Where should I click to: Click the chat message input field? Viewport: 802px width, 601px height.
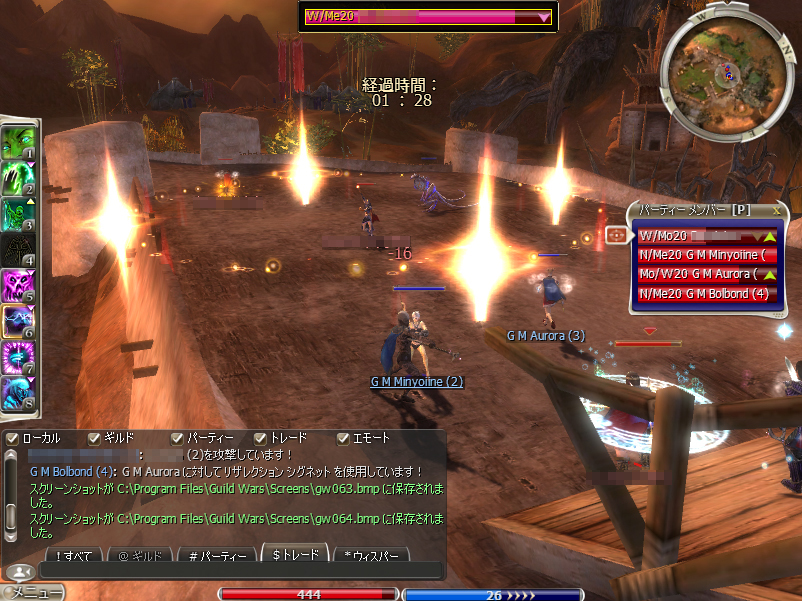tap(240, 571)
